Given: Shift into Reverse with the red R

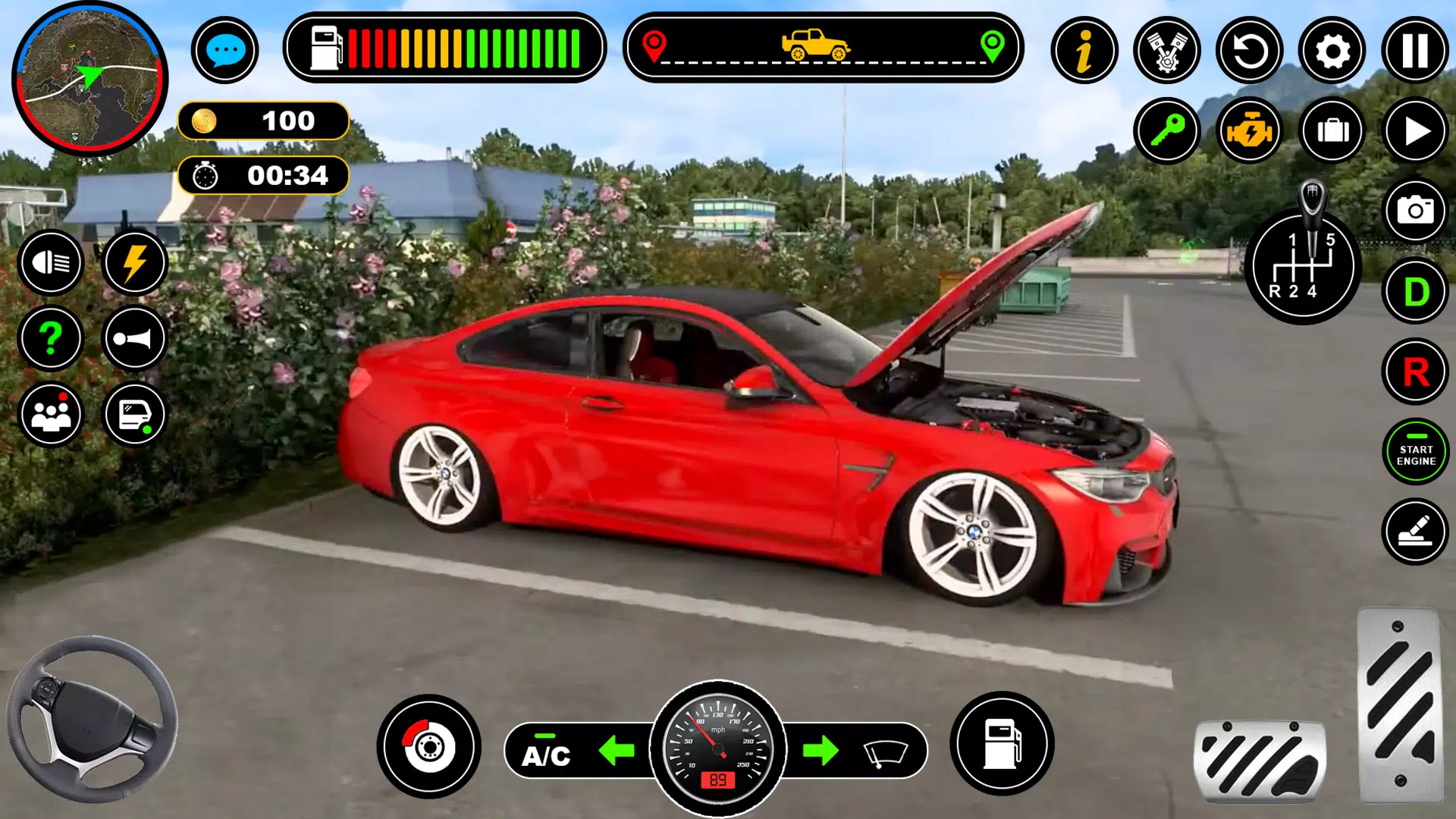Looking at the screenshot, I should point(1415,372).
